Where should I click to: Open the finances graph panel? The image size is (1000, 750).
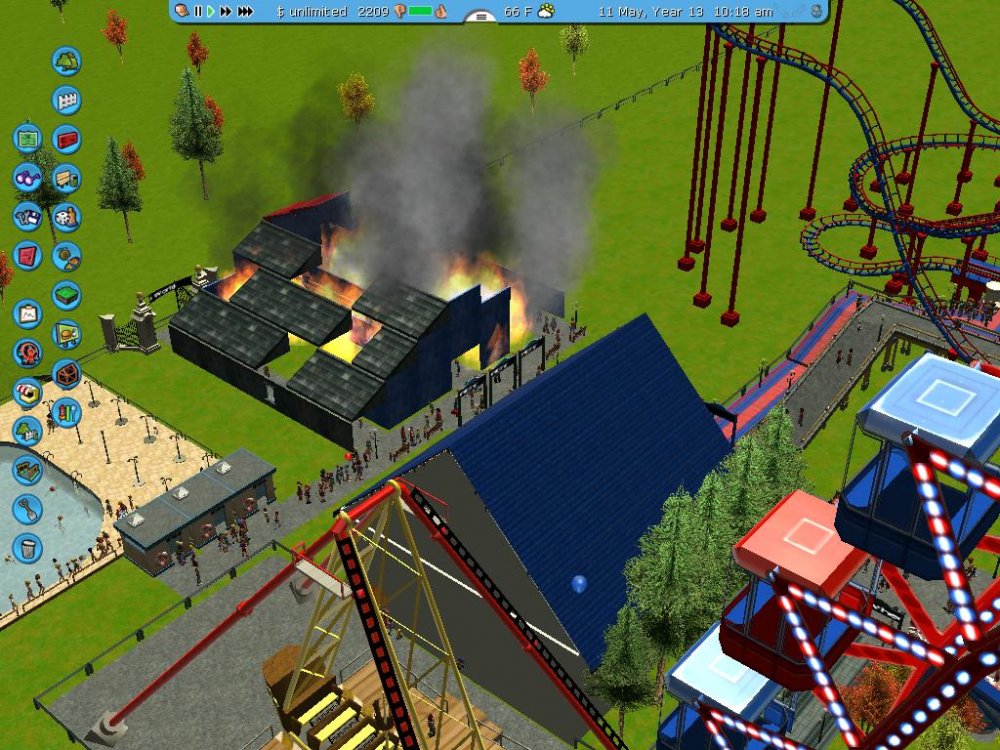27,314
